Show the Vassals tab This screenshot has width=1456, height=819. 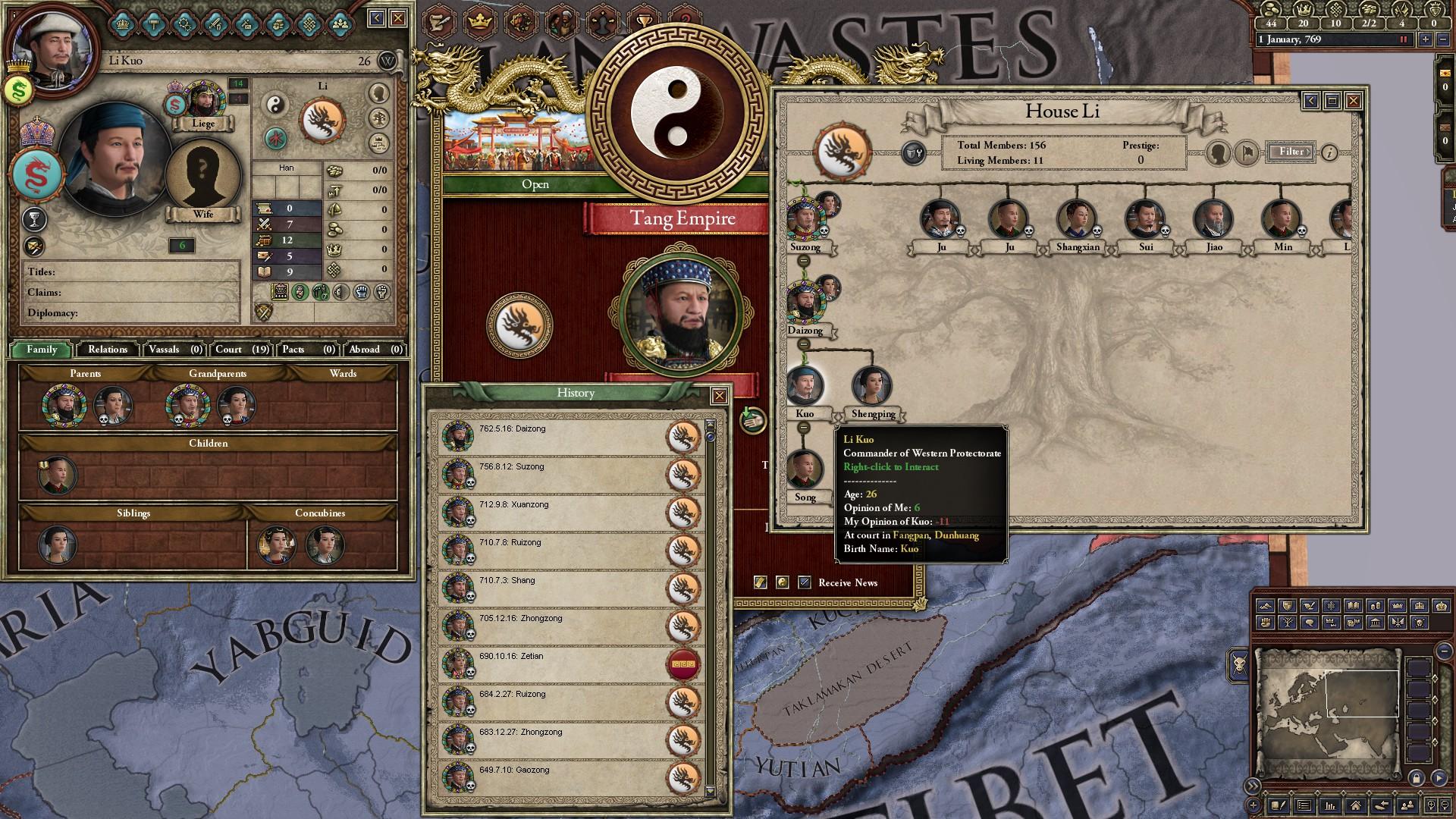[174, 350]
